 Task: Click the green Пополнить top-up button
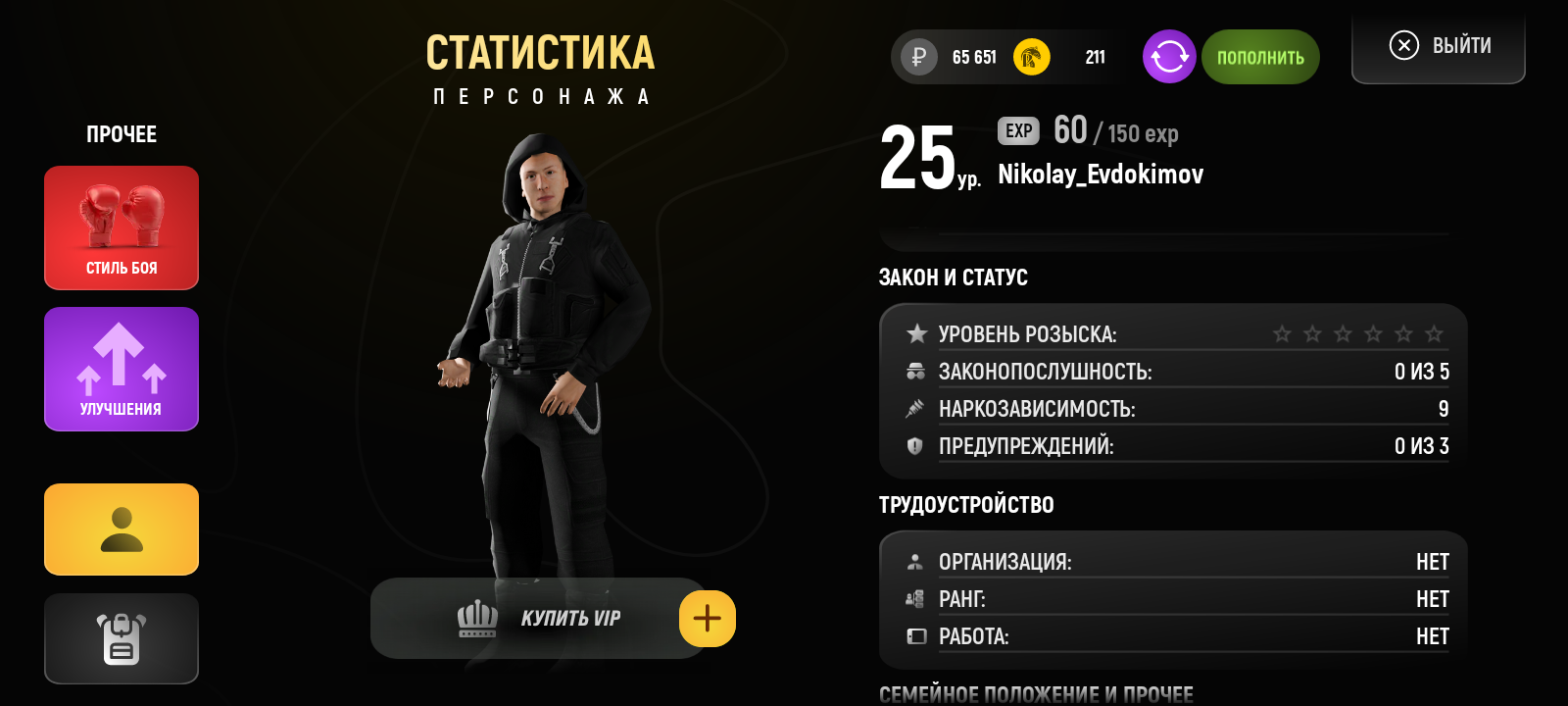coord(1260,57)
